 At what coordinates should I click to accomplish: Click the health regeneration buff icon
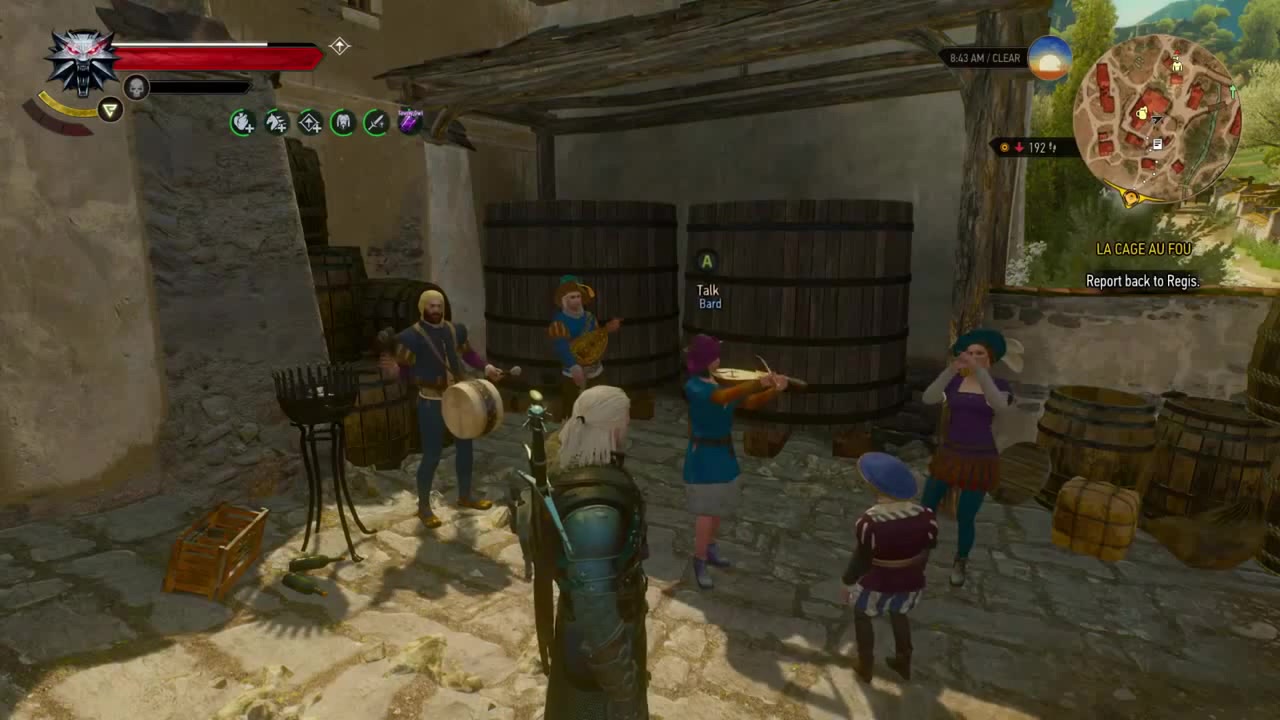[x=242, y=125]
